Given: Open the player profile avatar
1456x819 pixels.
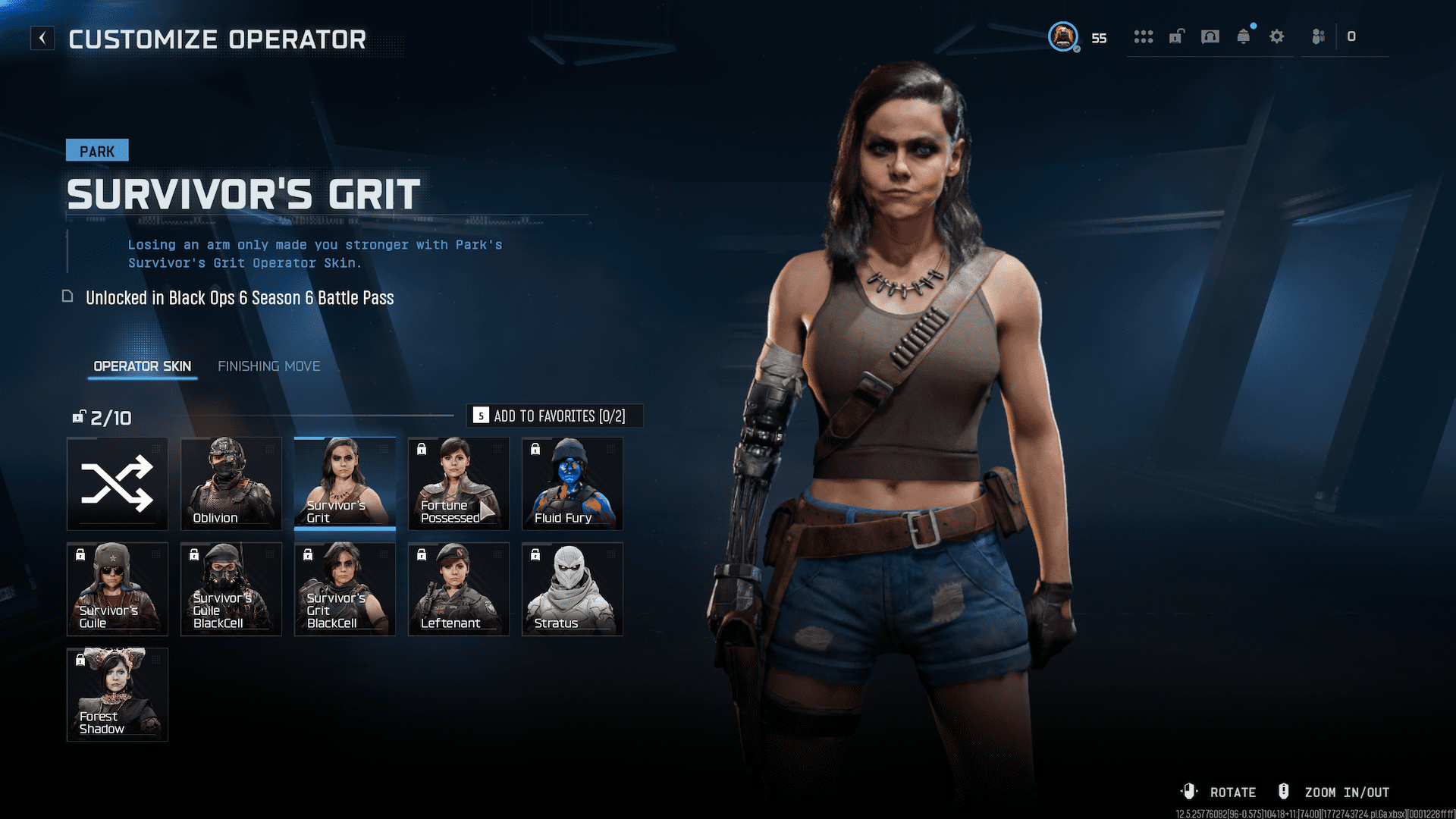Looking at the screenshot, I should pyautogui.click(x=1063, y=36).
